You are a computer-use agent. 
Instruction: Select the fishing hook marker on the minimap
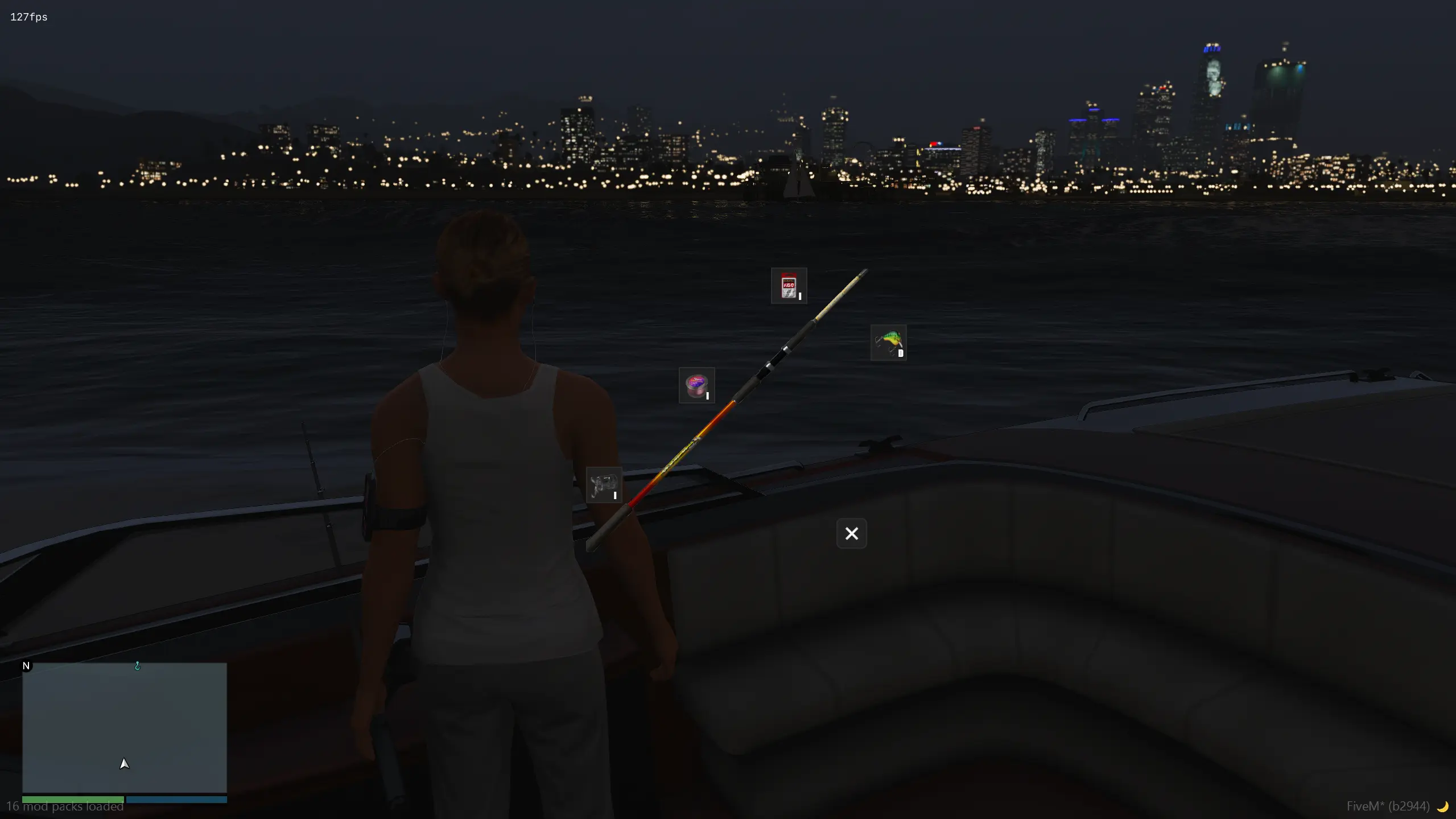click(137, 666)
